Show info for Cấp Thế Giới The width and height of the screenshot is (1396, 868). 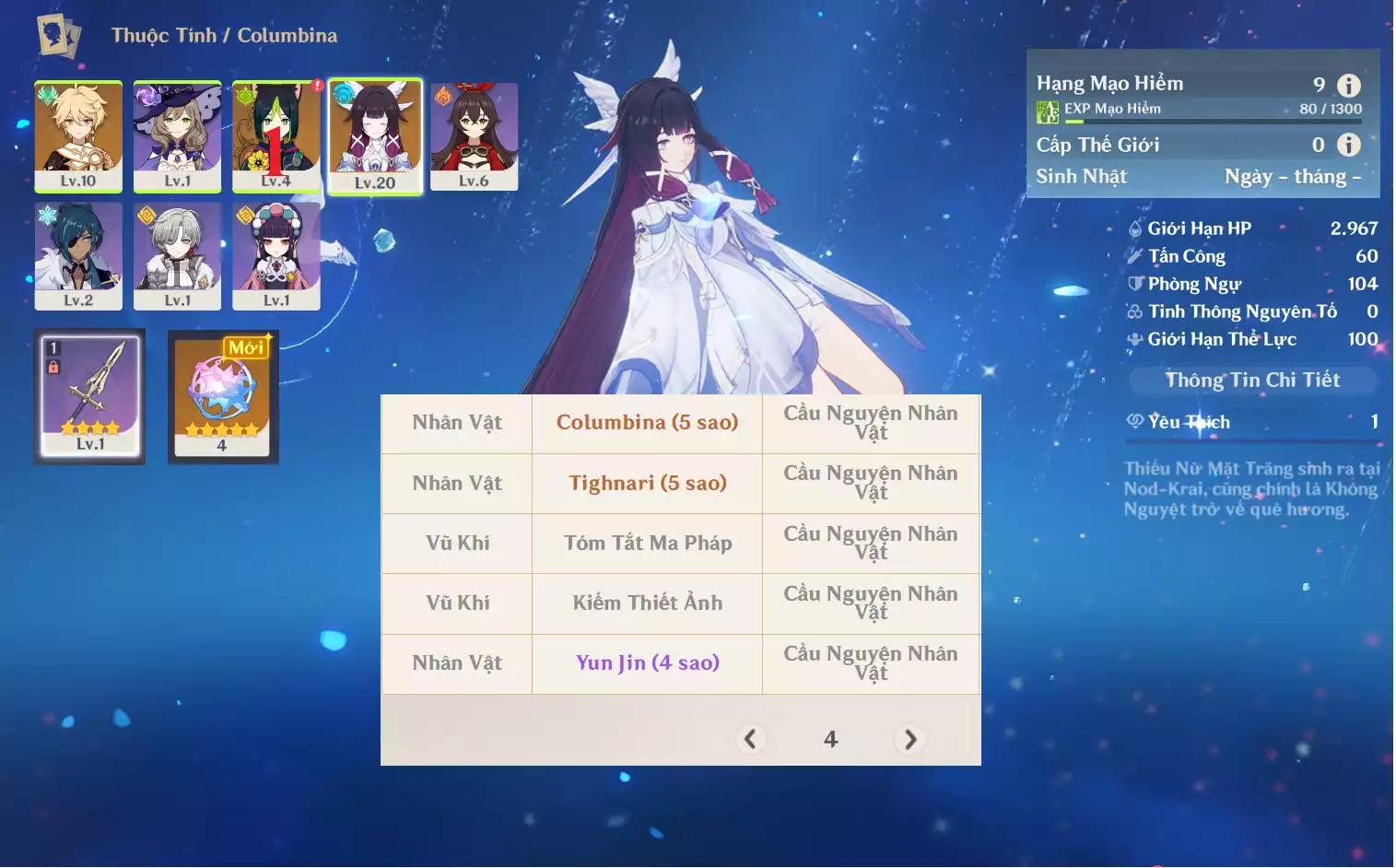point(1348,145)
